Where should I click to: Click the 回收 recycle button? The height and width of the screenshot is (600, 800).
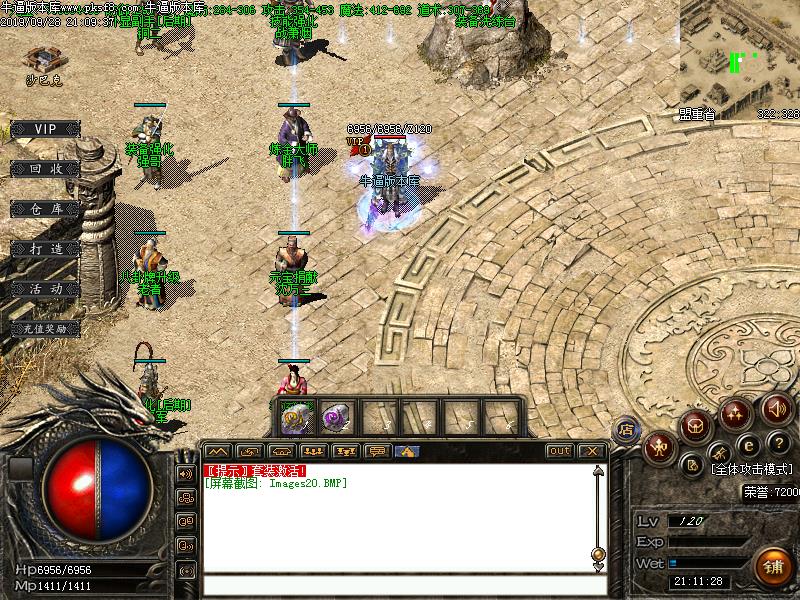(x=45, y=169)
